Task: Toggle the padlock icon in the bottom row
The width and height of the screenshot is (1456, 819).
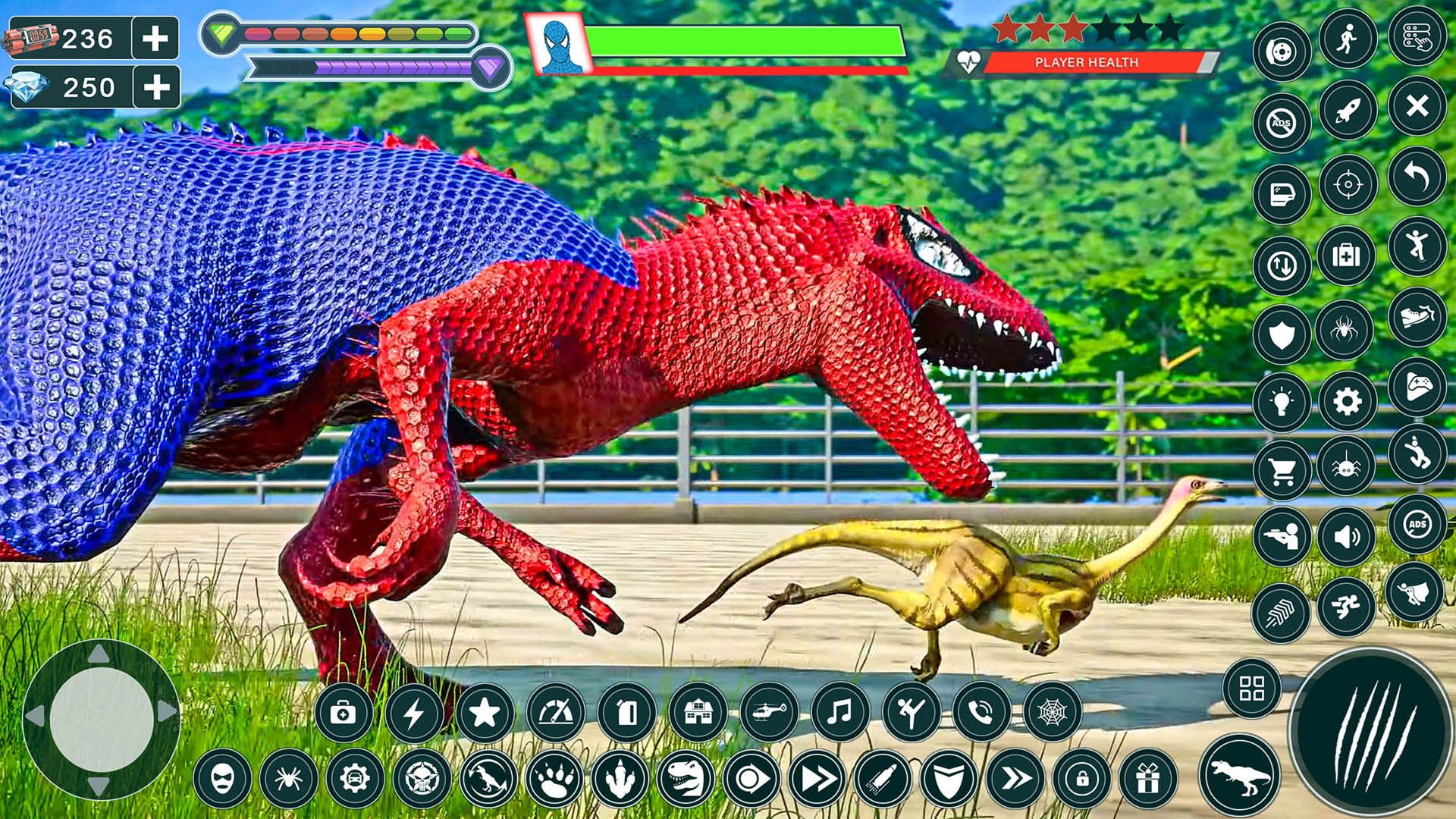Action: click(1081, 778)
